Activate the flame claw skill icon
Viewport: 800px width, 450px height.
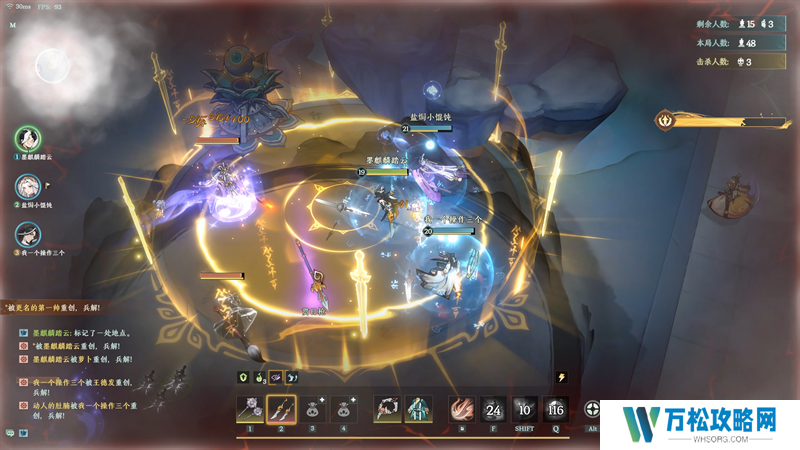[x=460, y=409]
